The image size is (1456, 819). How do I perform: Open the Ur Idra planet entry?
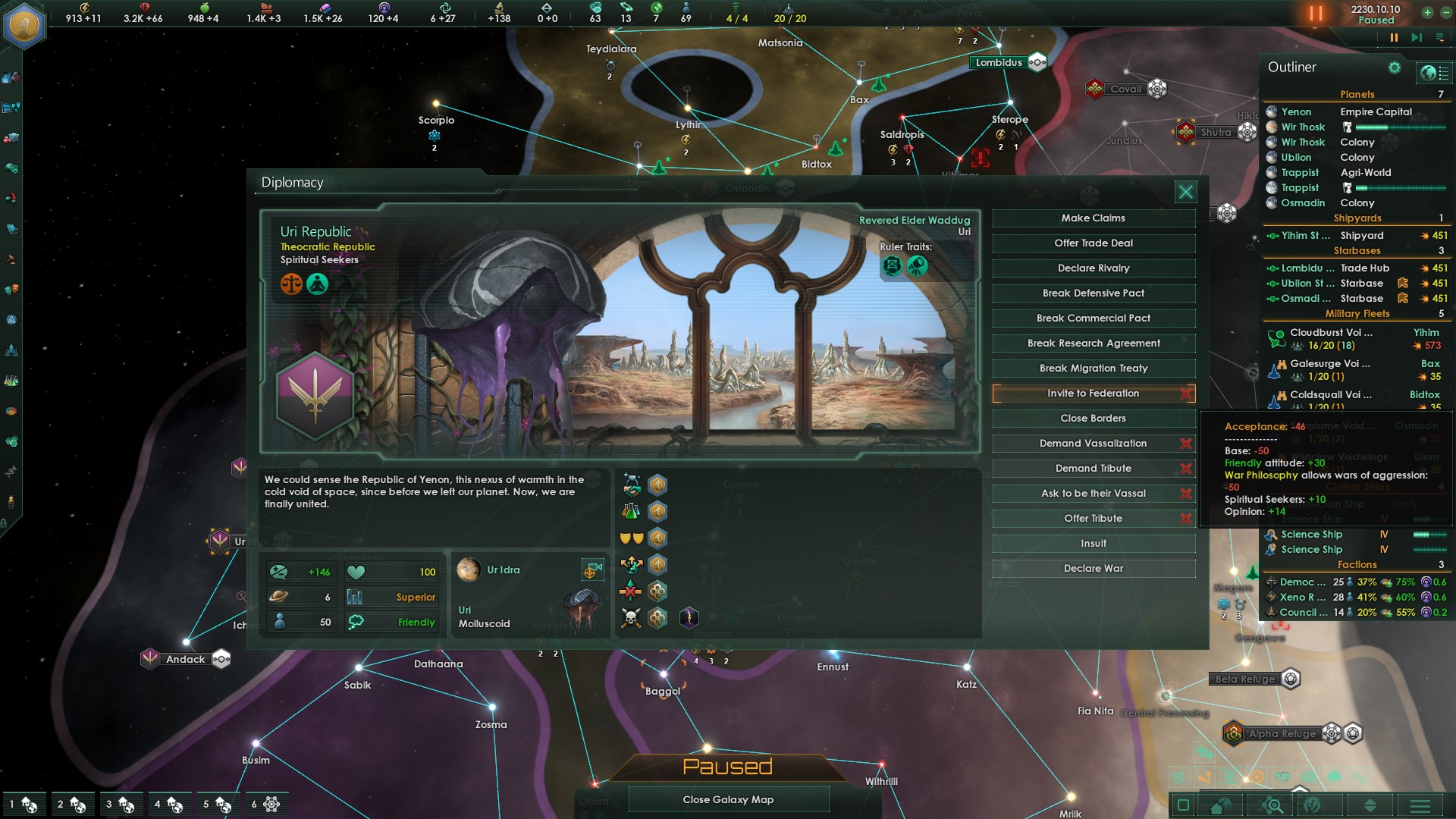(x=491, y=570)
